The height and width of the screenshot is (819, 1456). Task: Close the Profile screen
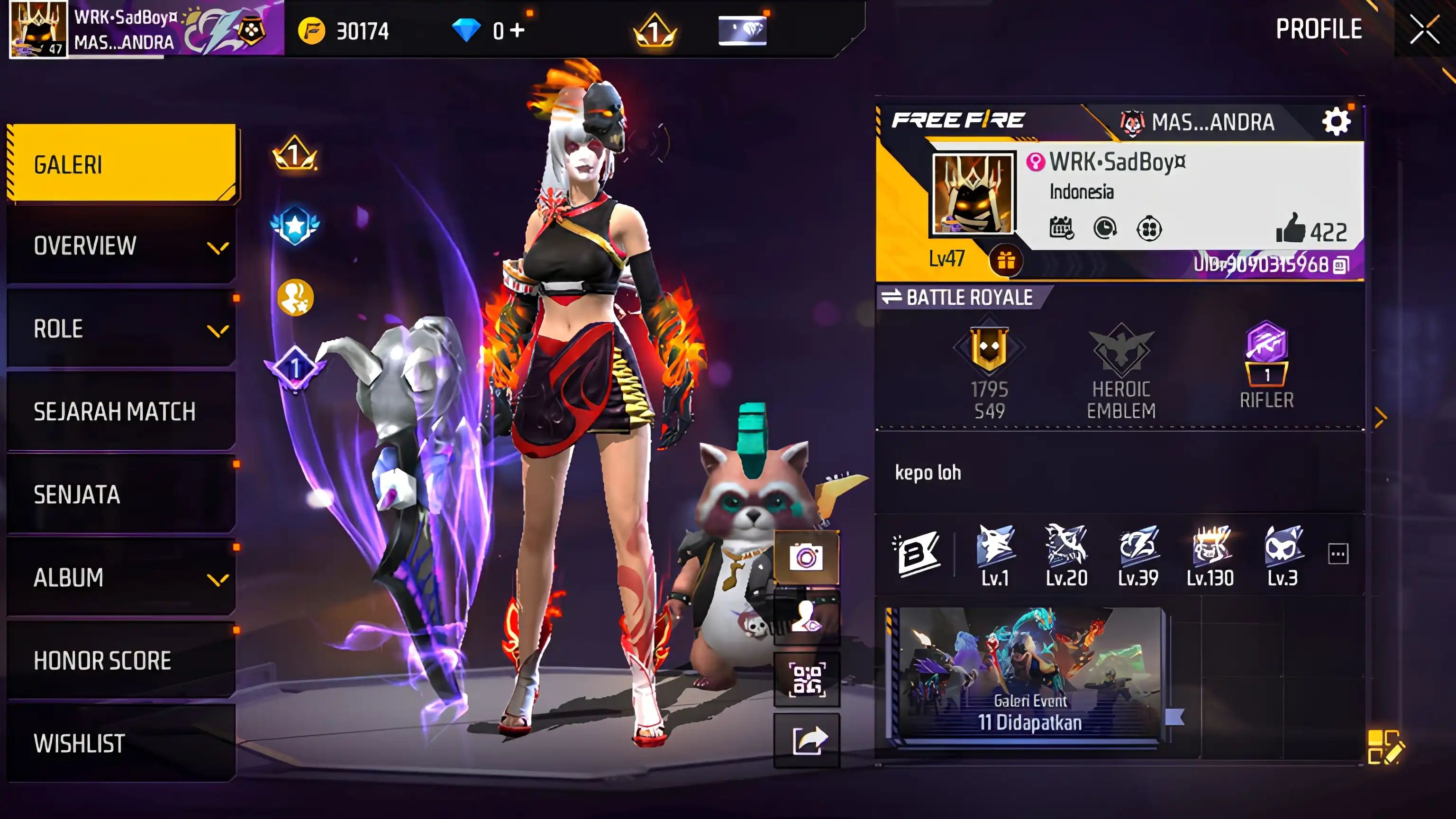point(1424,29)
